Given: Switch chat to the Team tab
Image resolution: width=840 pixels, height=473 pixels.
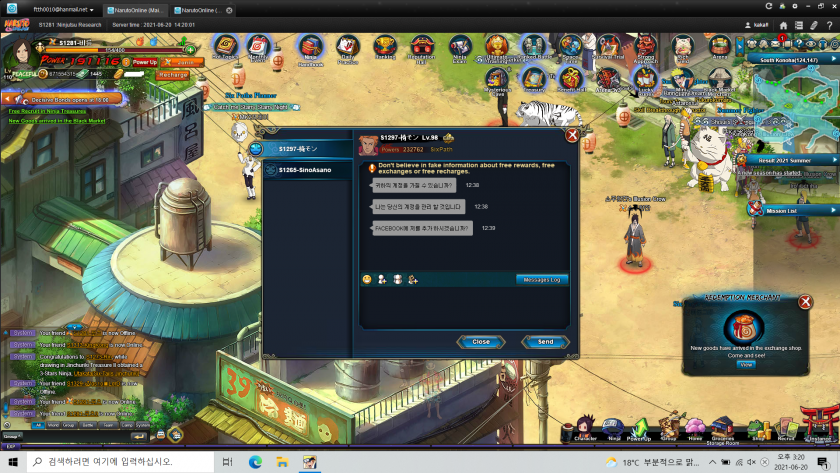Looking at the screenshot, I should pyautogui.click(x=108, y=425).
